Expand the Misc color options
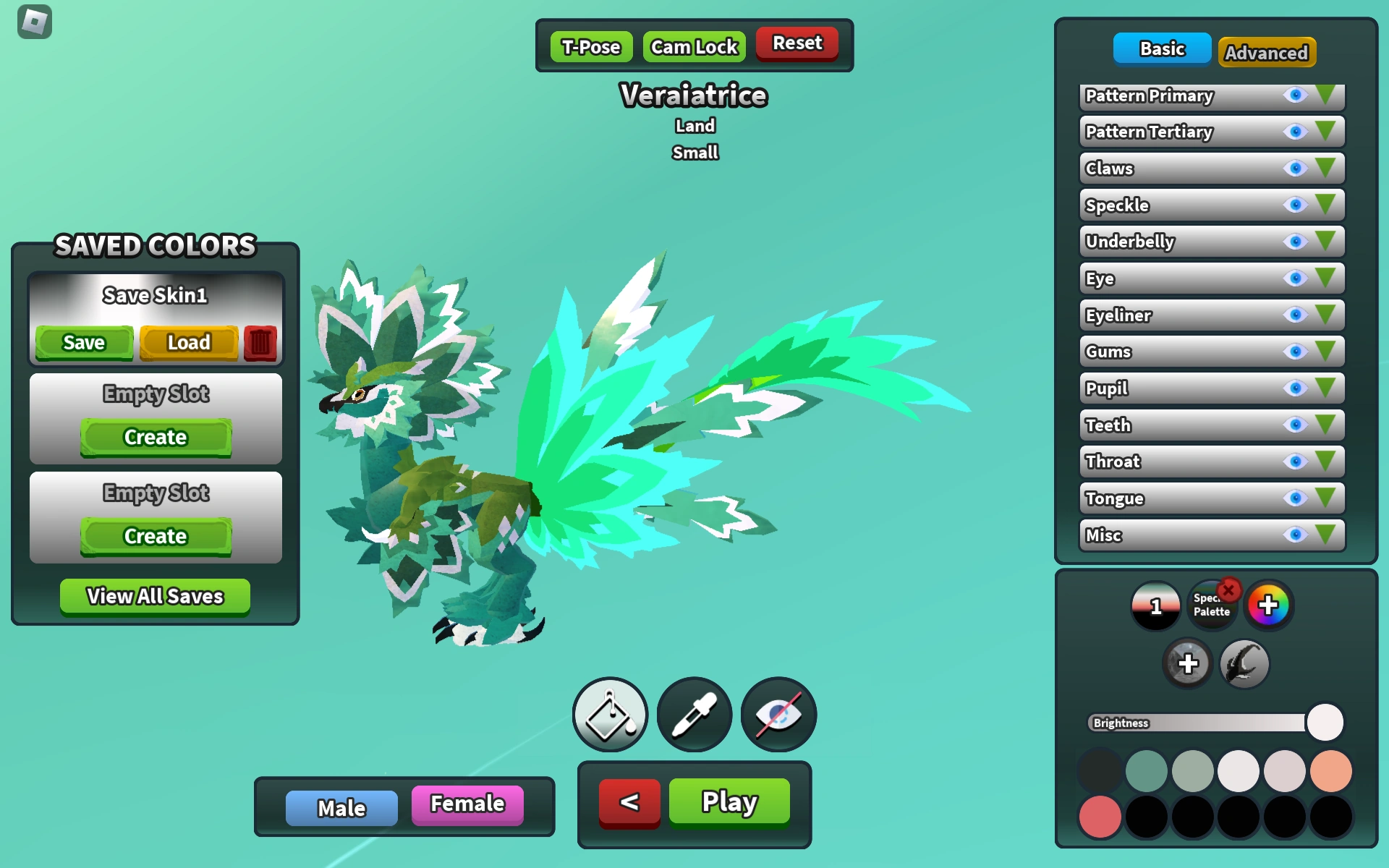This screenshot has height=868, width=1389. 1327,535
